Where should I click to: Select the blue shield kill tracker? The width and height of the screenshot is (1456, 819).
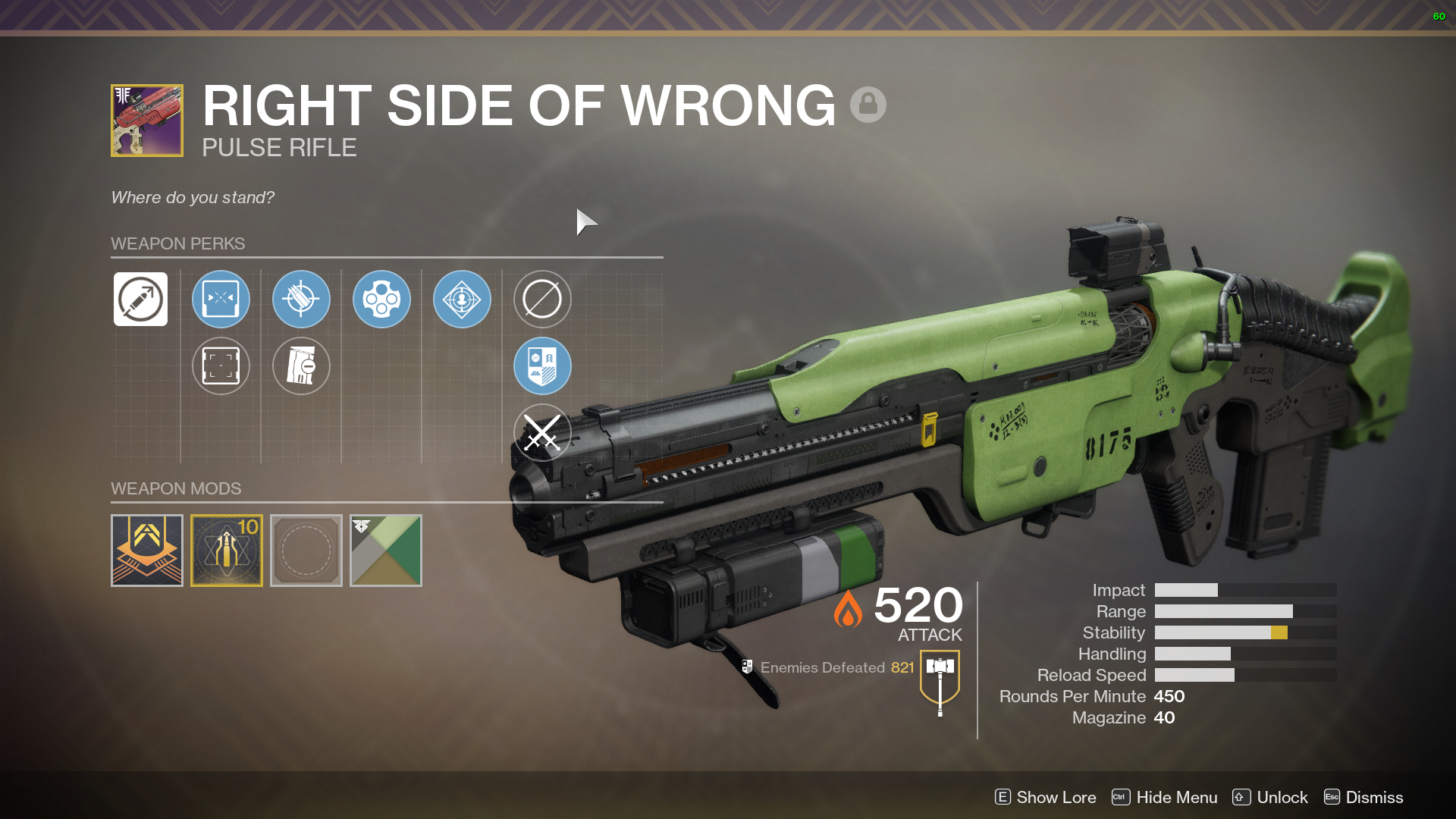(542, 366)
